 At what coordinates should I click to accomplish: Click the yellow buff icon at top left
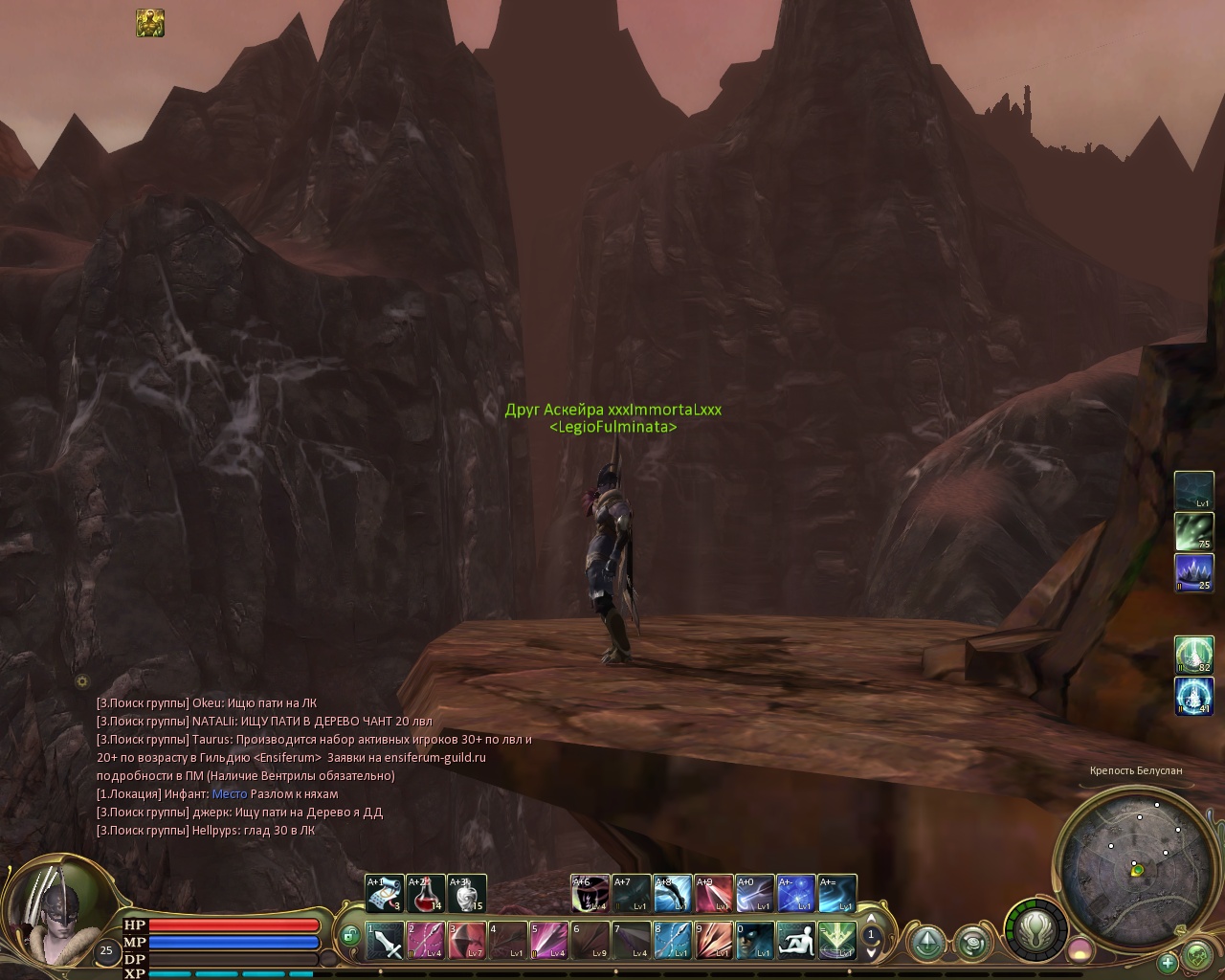pos(149,23)
